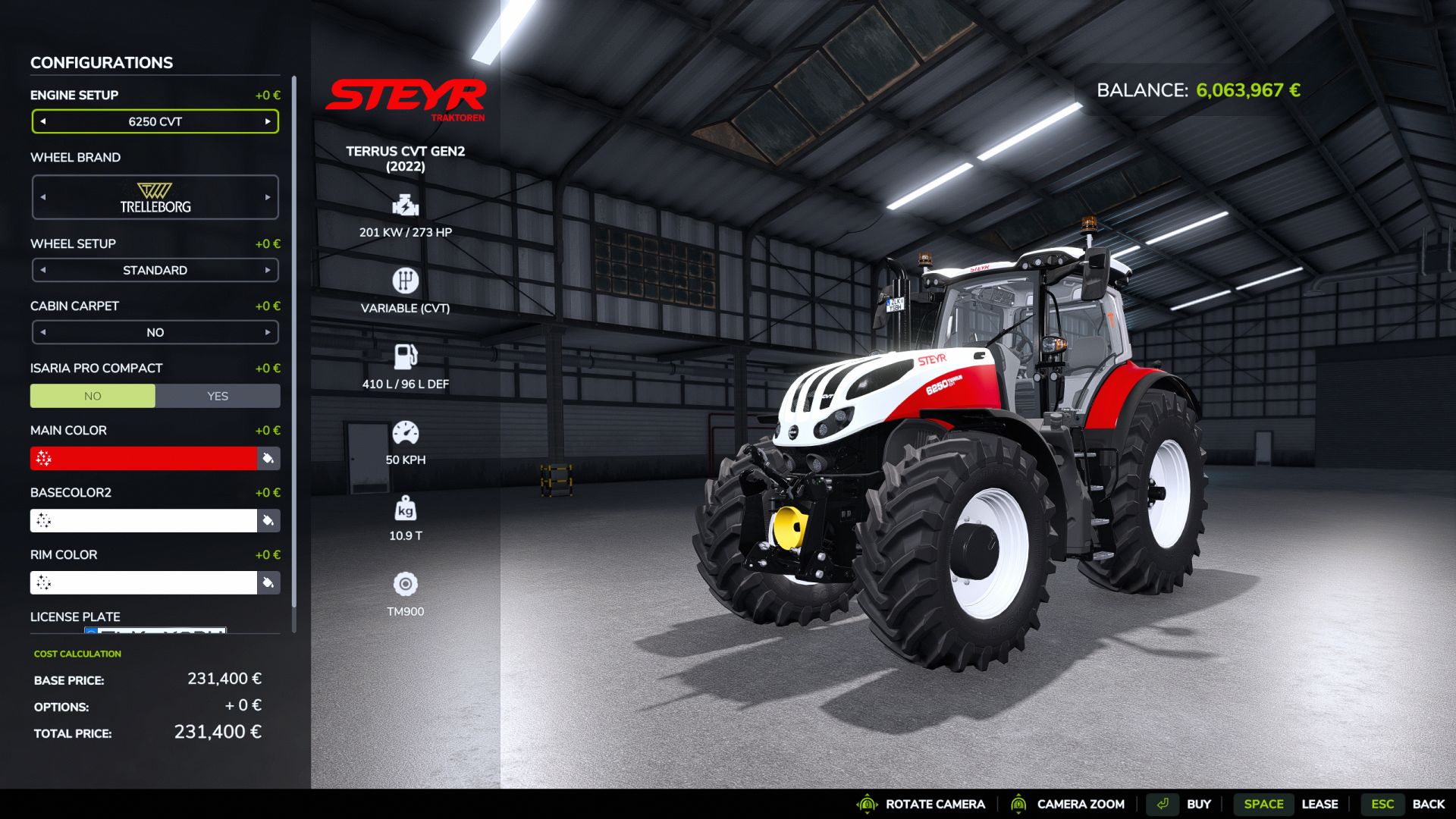This screenshot has height=819, width=1456.
Task: Click the engine power specification icon
Action: [405, 206]
